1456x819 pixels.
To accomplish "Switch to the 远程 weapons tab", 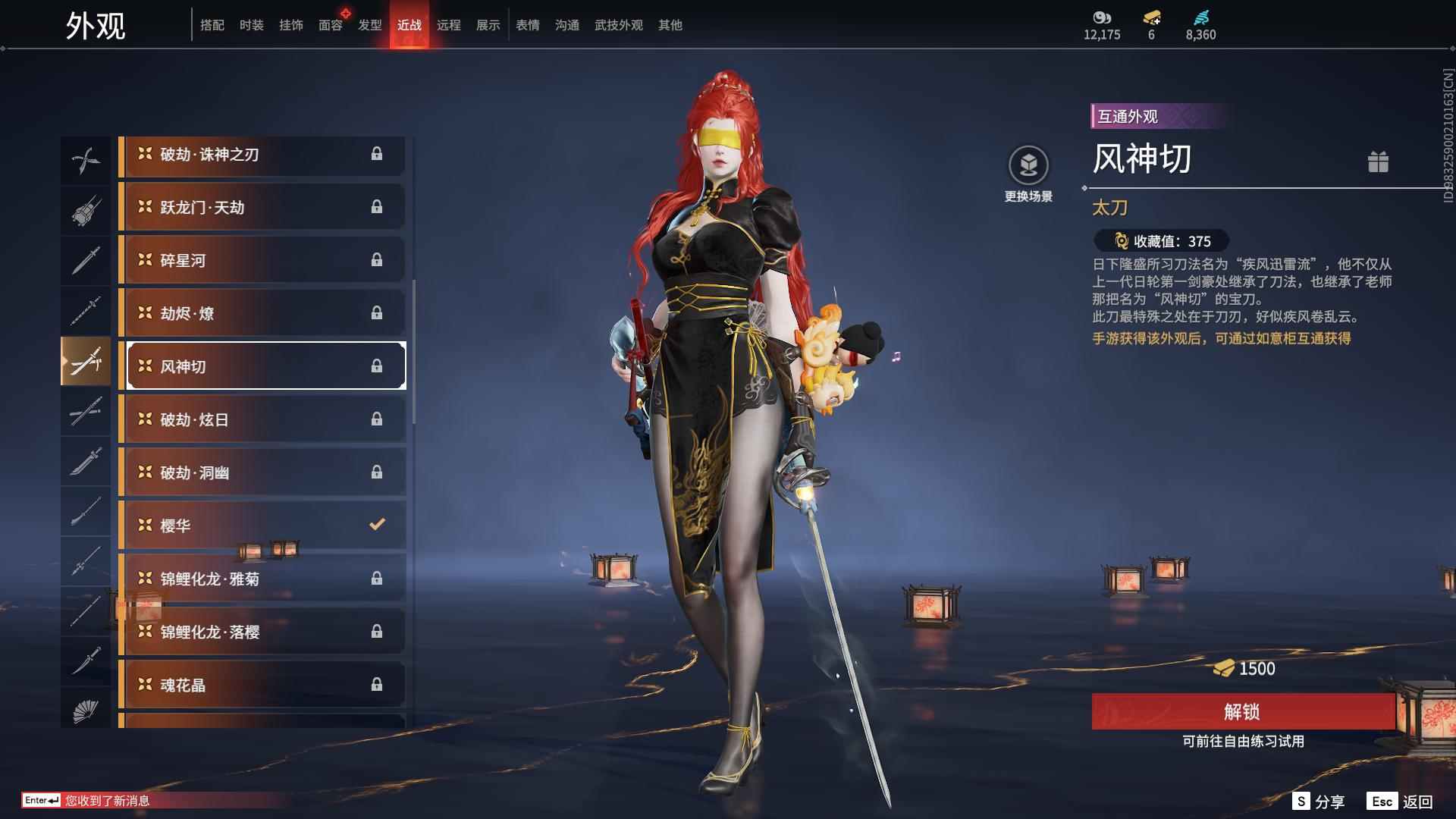I will [448, 25].
